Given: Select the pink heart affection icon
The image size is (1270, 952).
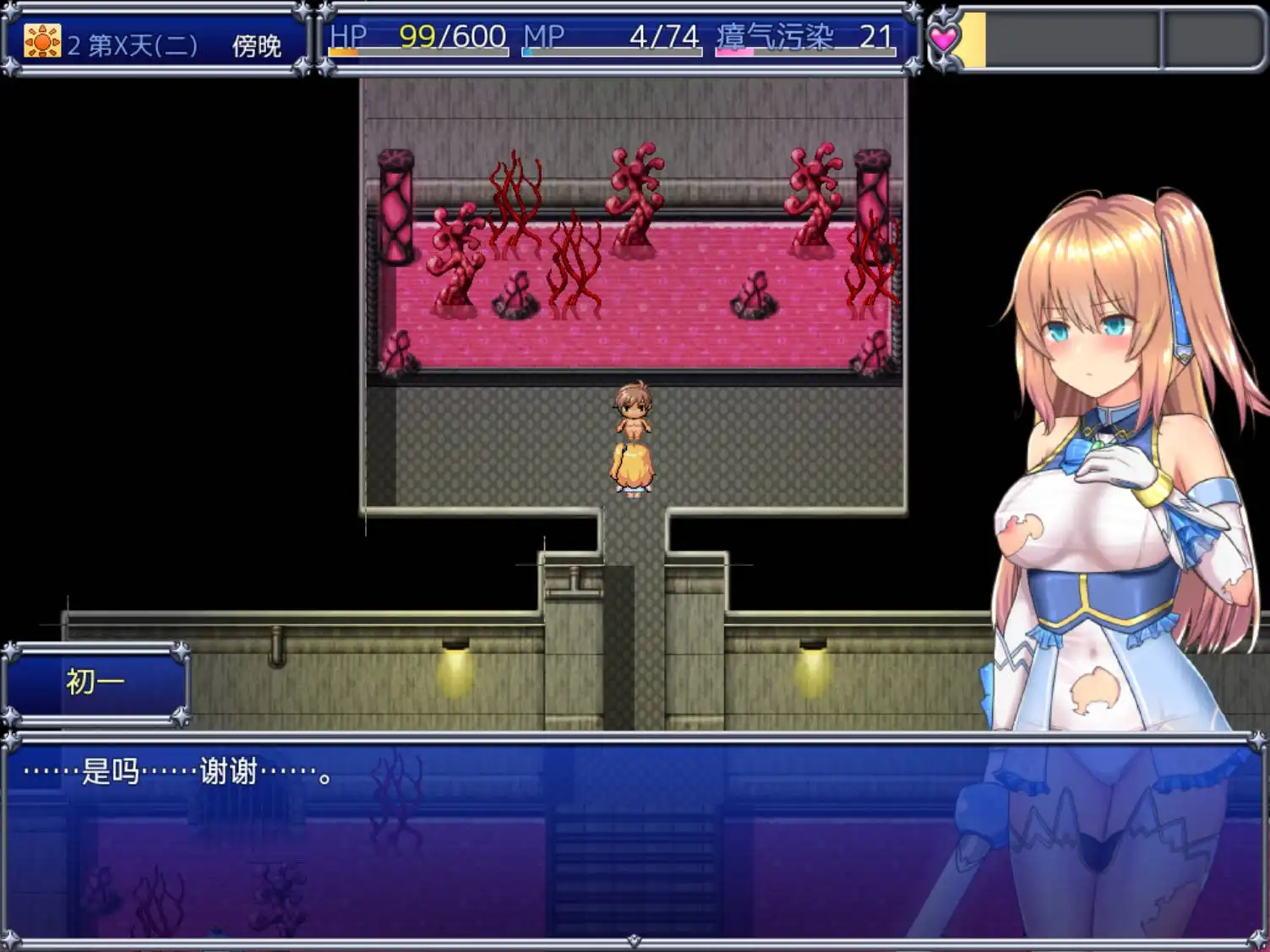Looking at the screenshot, I should (x=945, y=36).
